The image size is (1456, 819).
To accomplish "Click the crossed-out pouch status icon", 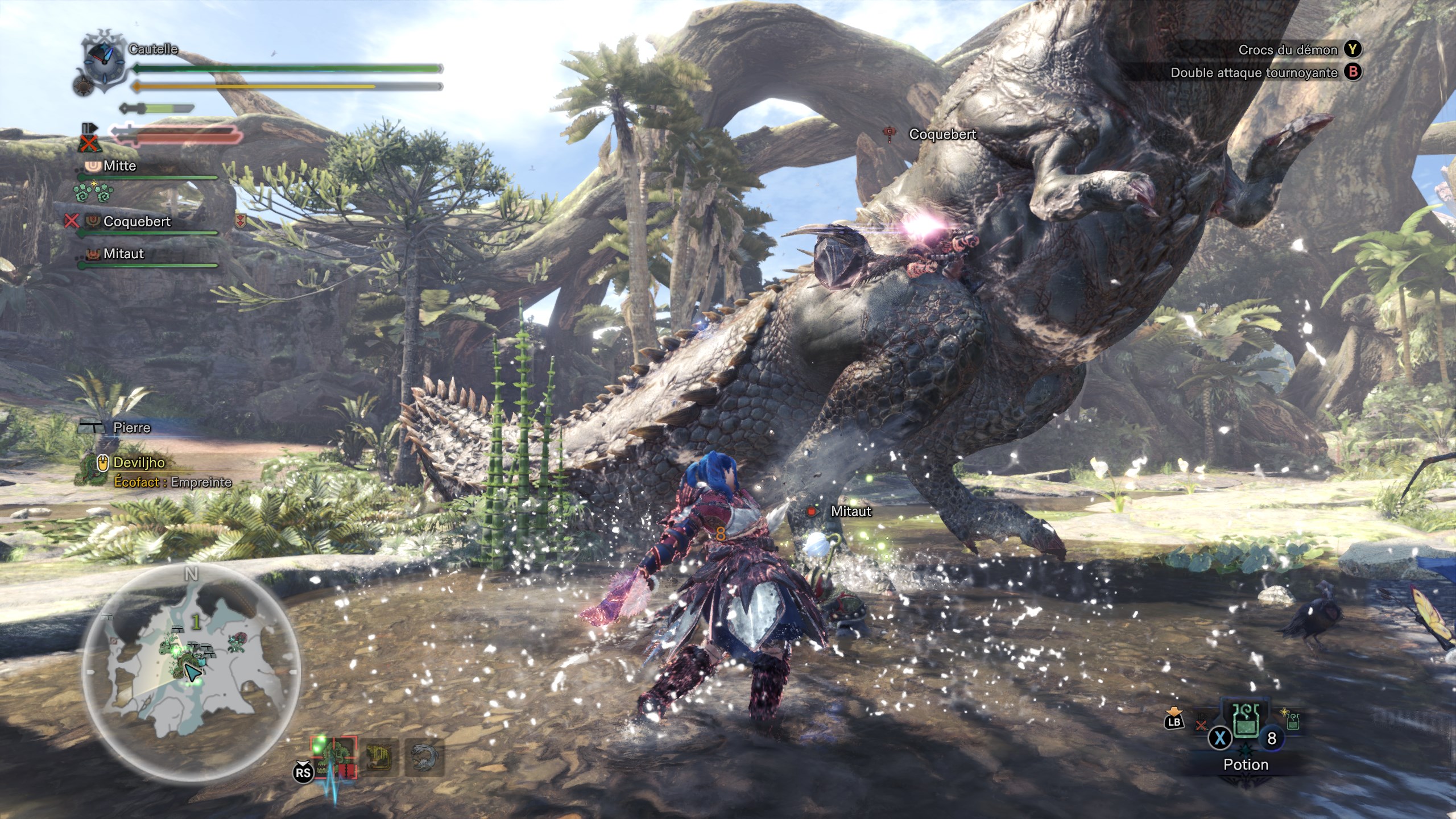I will [88, 143].
